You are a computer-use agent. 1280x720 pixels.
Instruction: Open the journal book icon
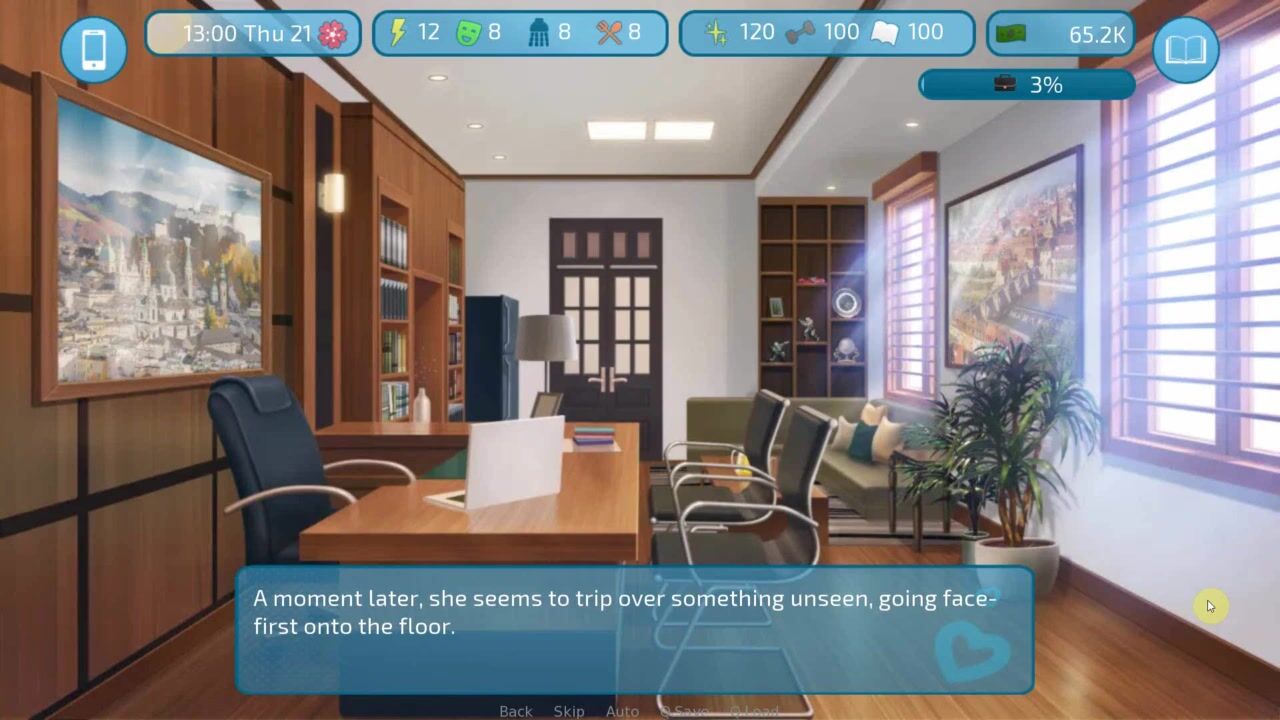tap(1185, 49)
